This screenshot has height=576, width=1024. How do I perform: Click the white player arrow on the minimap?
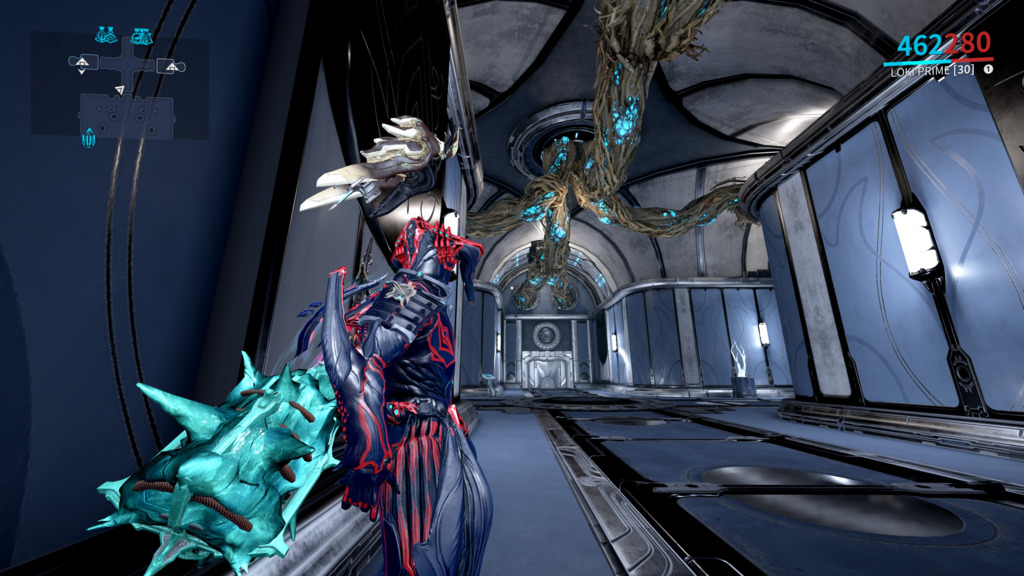click(120, 90)
